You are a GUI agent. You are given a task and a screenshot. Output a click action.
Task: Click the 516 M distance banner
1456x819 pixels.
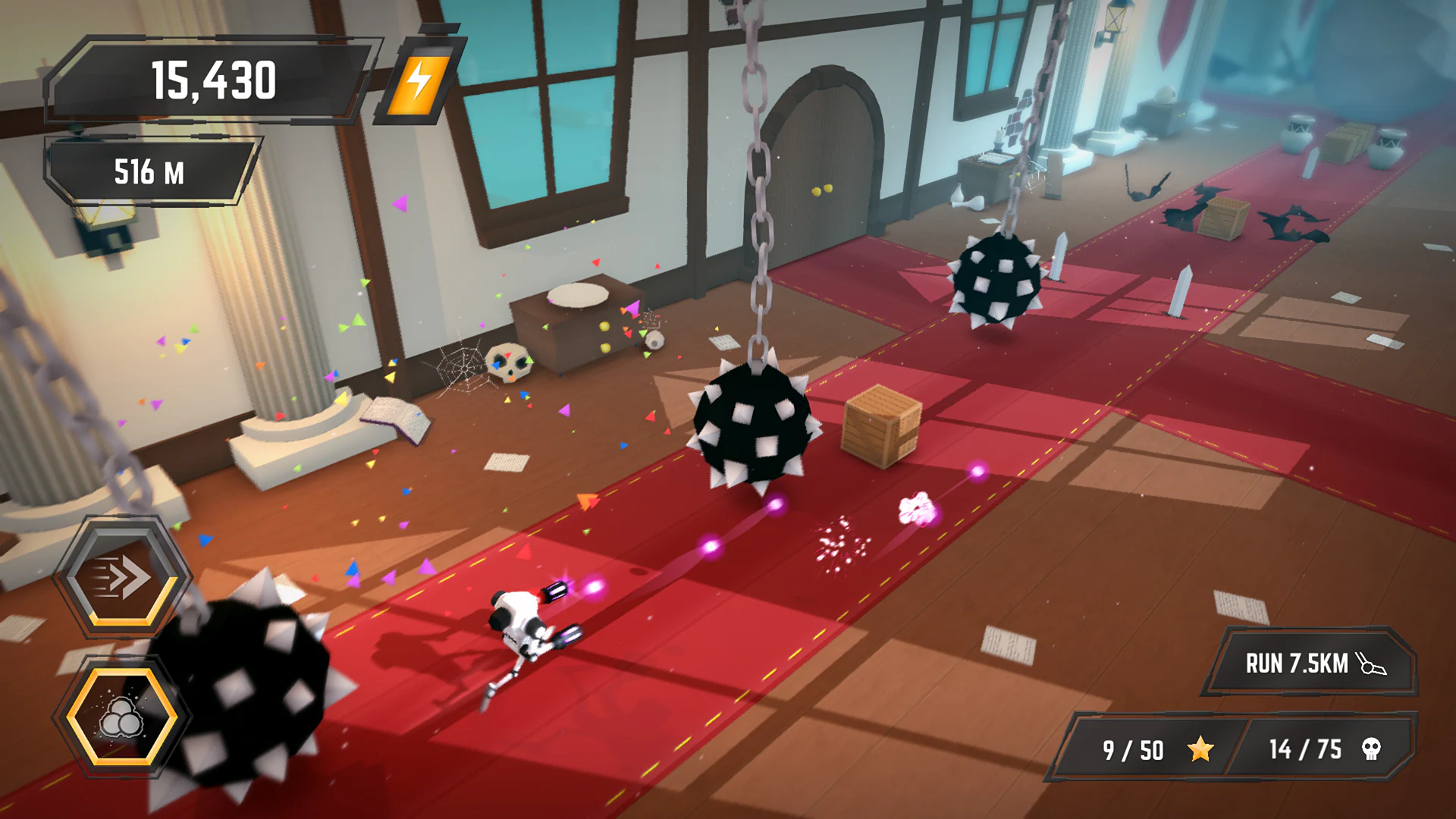point(148,173)
